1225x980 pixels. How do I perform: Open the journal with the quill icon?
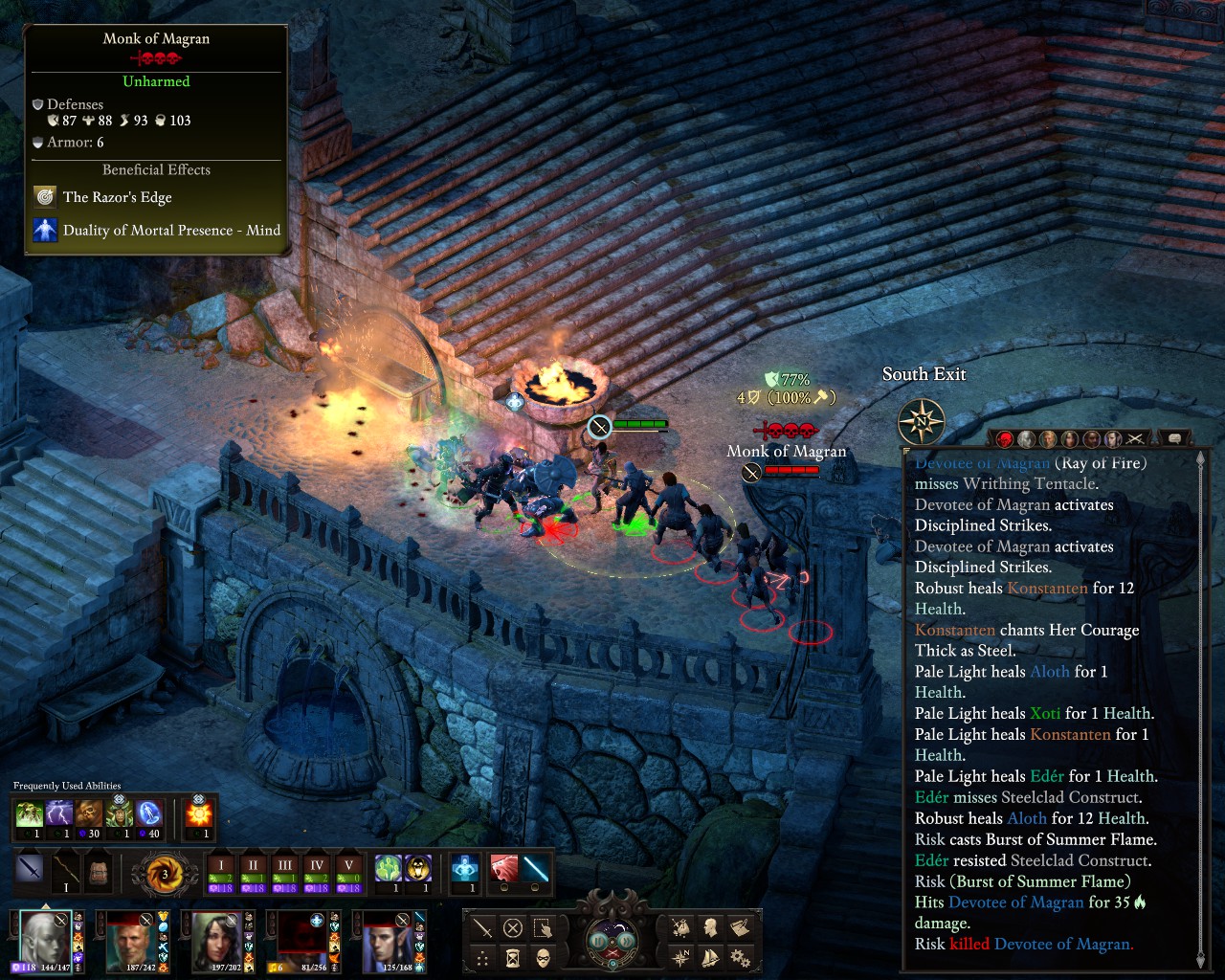(x=740, y=927)
